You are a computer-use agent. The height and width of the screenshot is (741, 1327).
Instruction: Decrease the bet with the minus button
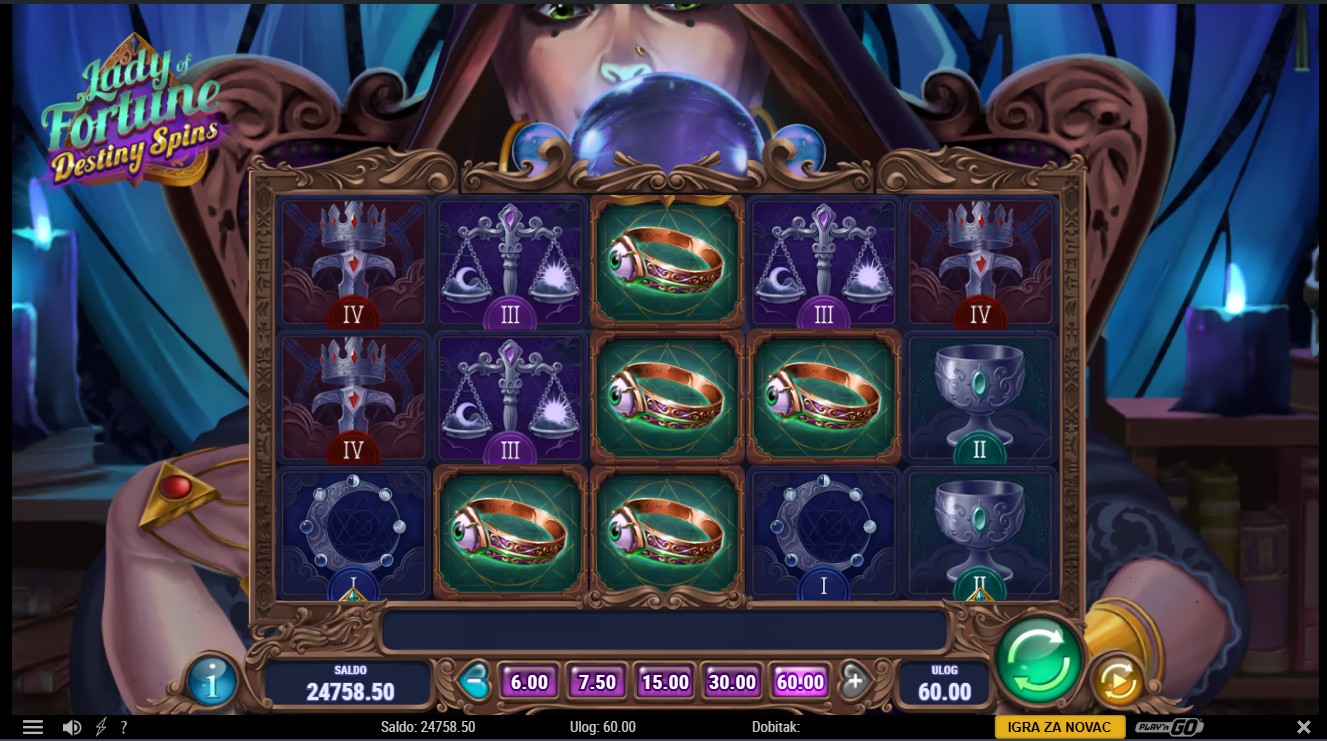point(475,681)
